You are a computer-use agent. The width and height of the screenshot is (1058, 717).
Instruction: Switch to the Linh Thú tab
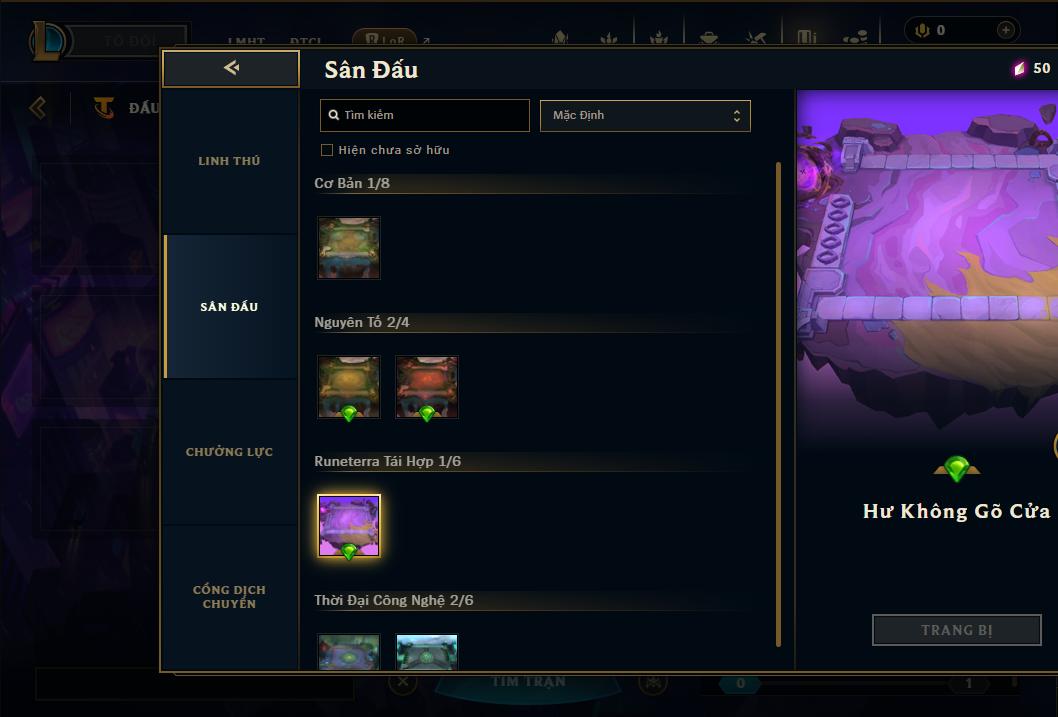pos(229,161)
